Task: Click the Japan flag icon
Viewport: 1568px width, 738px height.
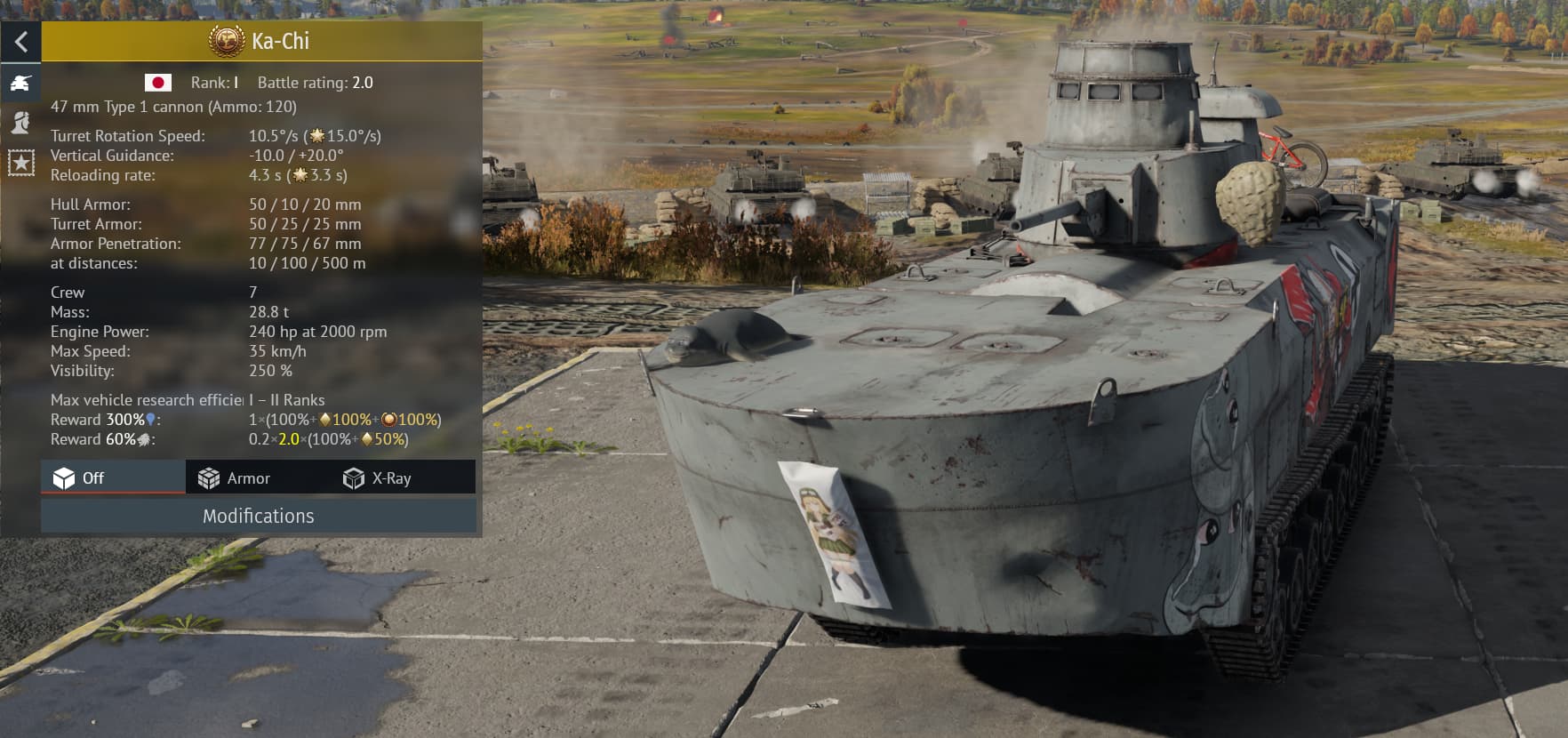Action: (157, 82)
